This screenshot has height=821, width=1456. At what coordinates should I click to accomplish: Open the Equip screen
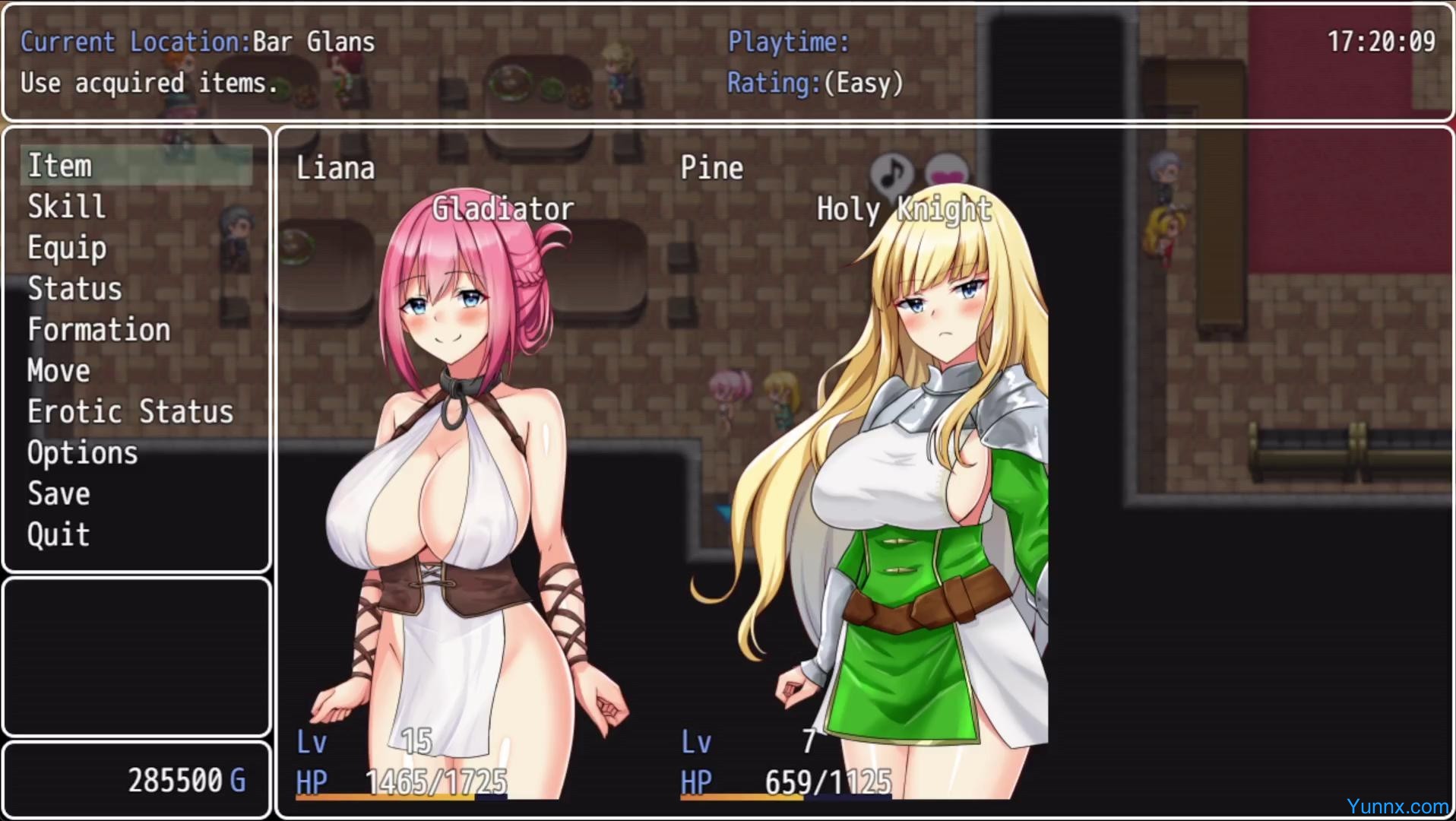point(67,248)
